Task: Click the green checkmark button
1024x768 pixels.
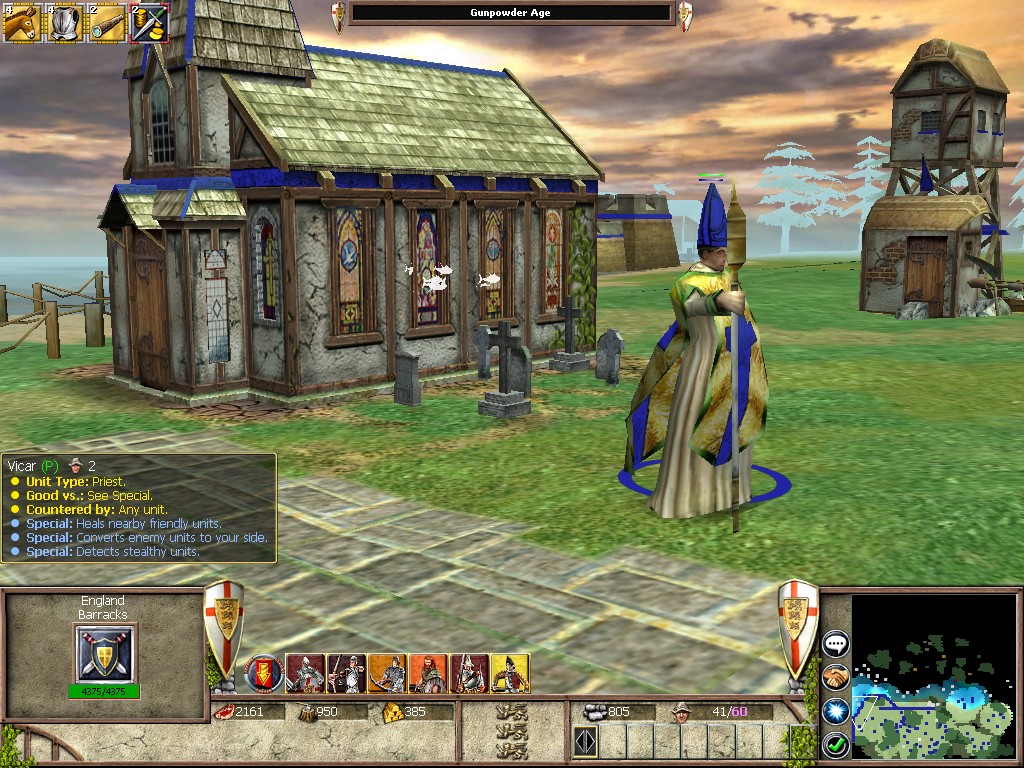Action: 836,744
